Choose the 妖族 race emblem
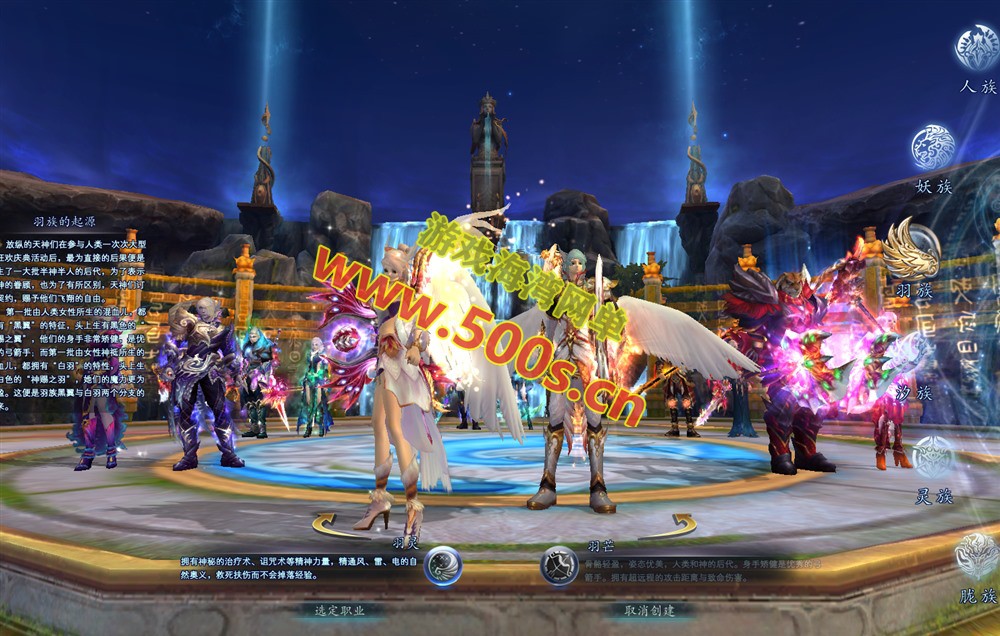 [x=933, y=148]
